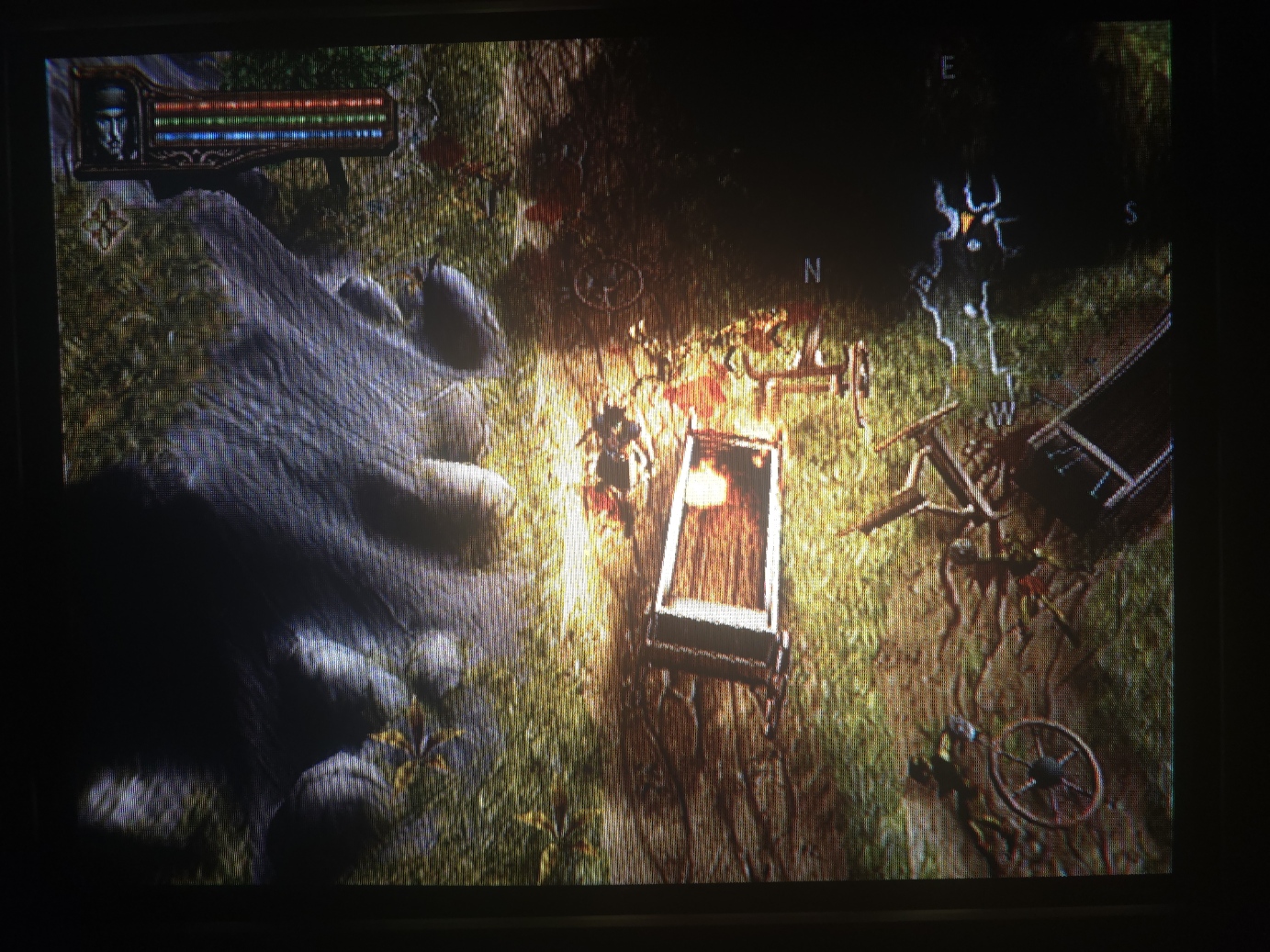The height and width of the screenshot is (952, 1270).
Task: Click the W compass marker
Action: [x=1006, y=414]
